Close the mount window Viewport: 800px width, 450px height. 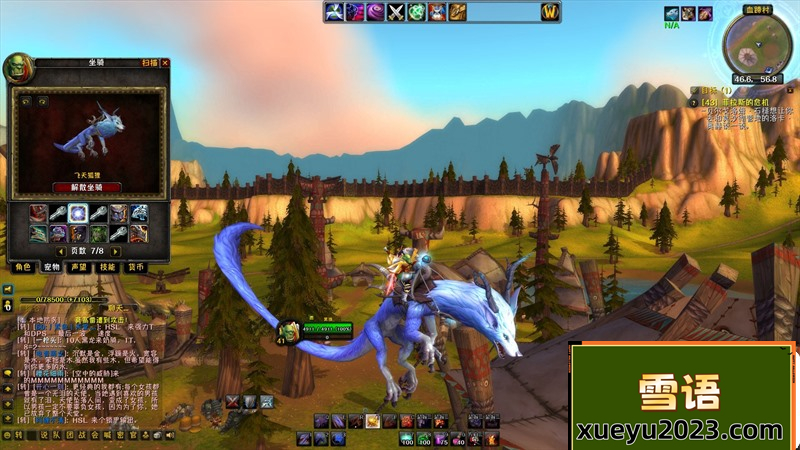tap(165, 63)
